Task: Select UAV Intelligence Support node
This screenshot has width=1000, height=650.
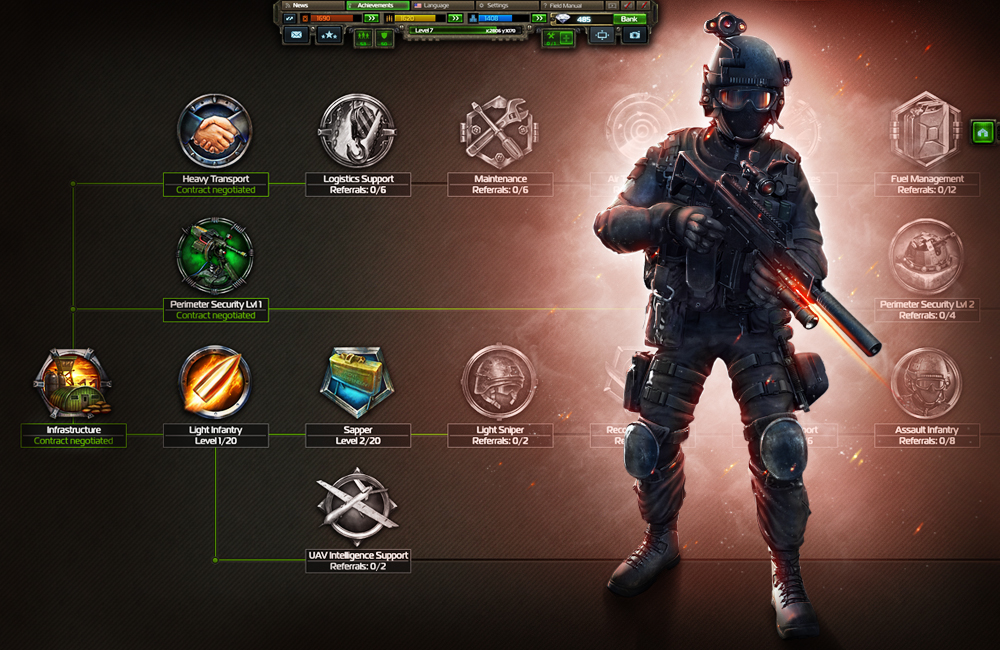Action: [x=357, y=508]
